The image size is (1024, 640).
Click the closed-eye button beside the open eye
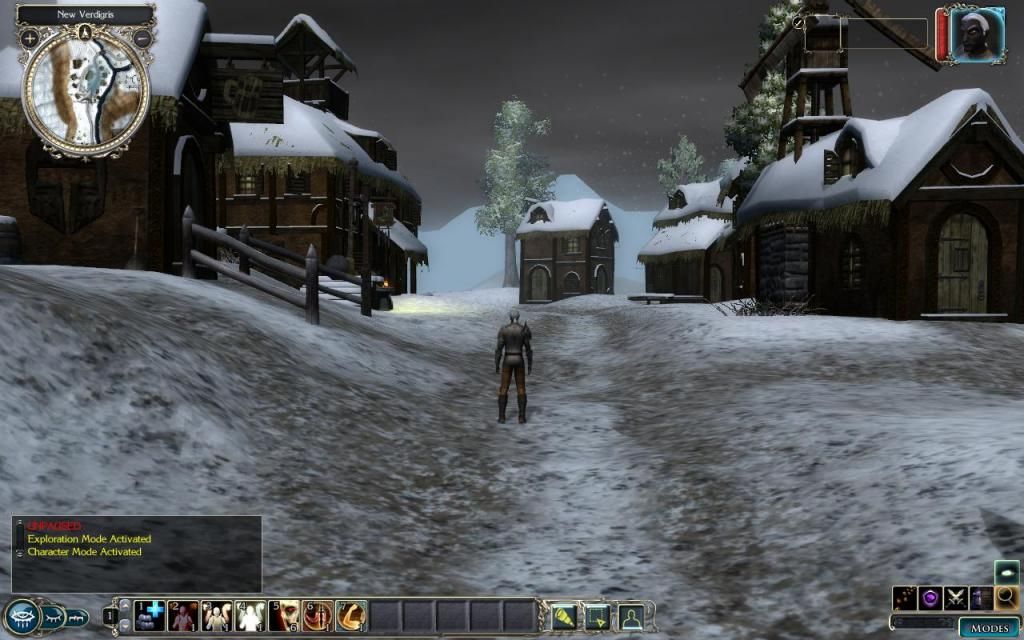[x=53, y=617]
